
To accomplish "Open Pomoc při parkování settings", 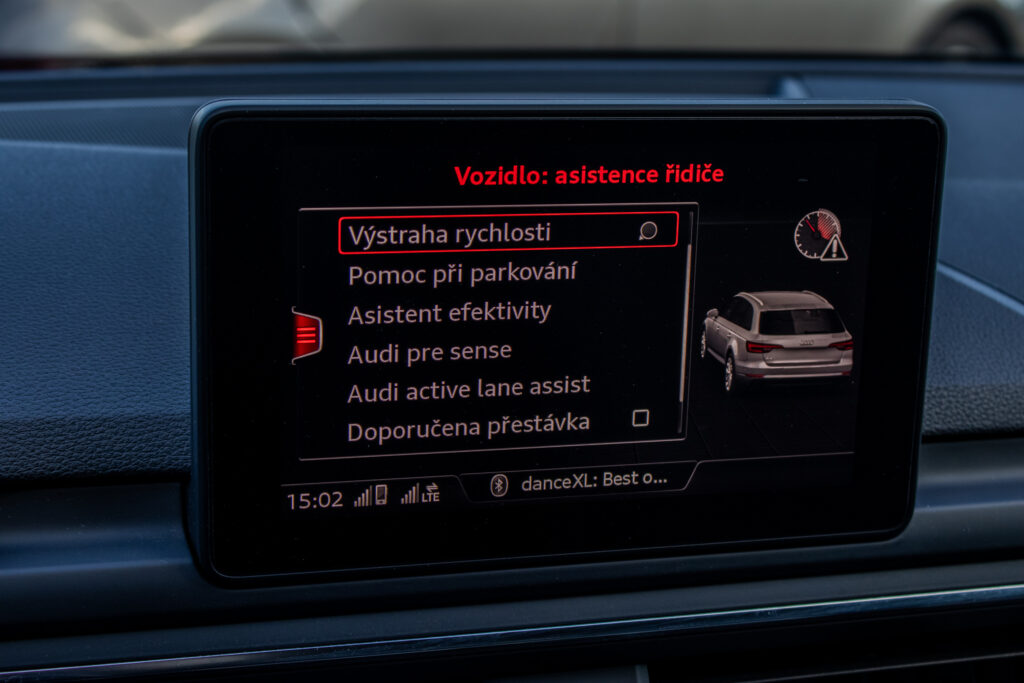I will point(461,273).
